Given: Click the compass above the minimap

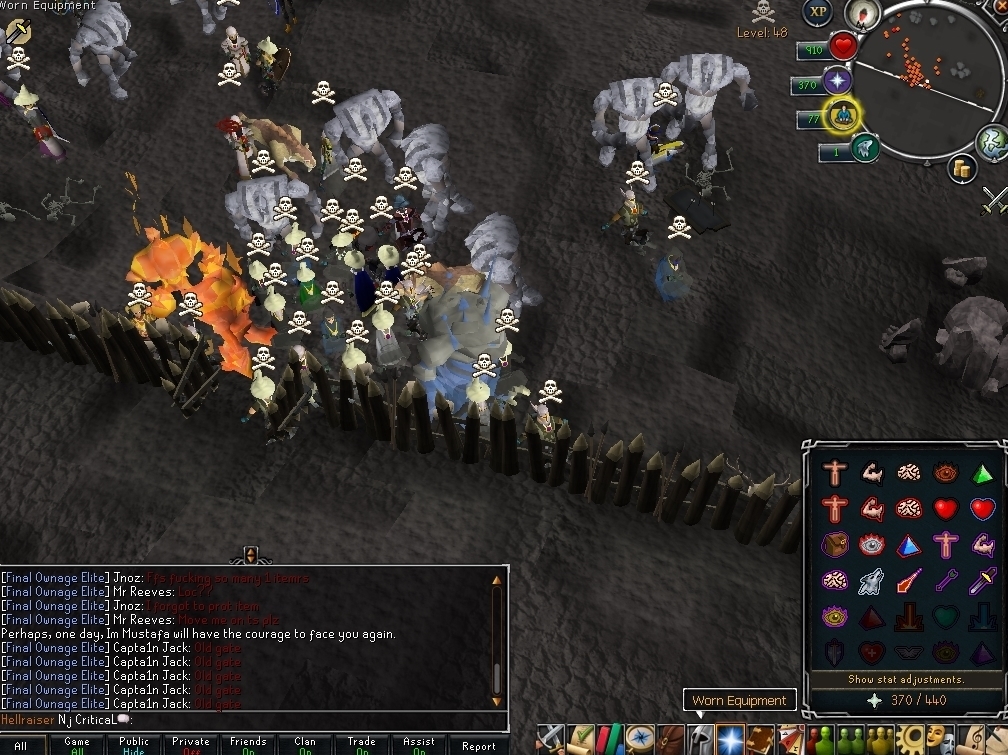Looking at the screenshot, I should (x=860, y=13).
